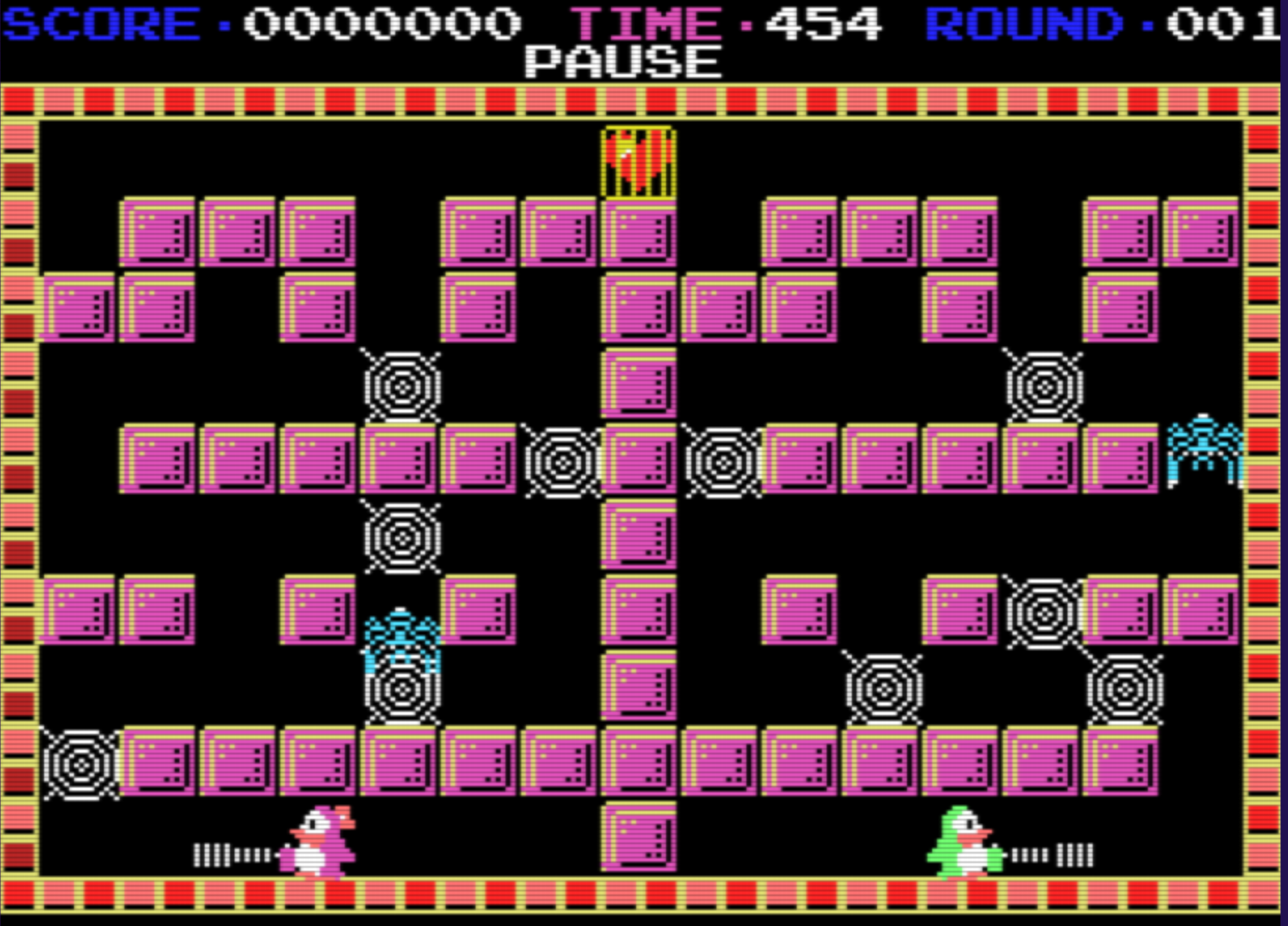The width and height of the screenshot is (1288, 926).
Task: Click the green penguin character
Action: [x=962, y=850]
